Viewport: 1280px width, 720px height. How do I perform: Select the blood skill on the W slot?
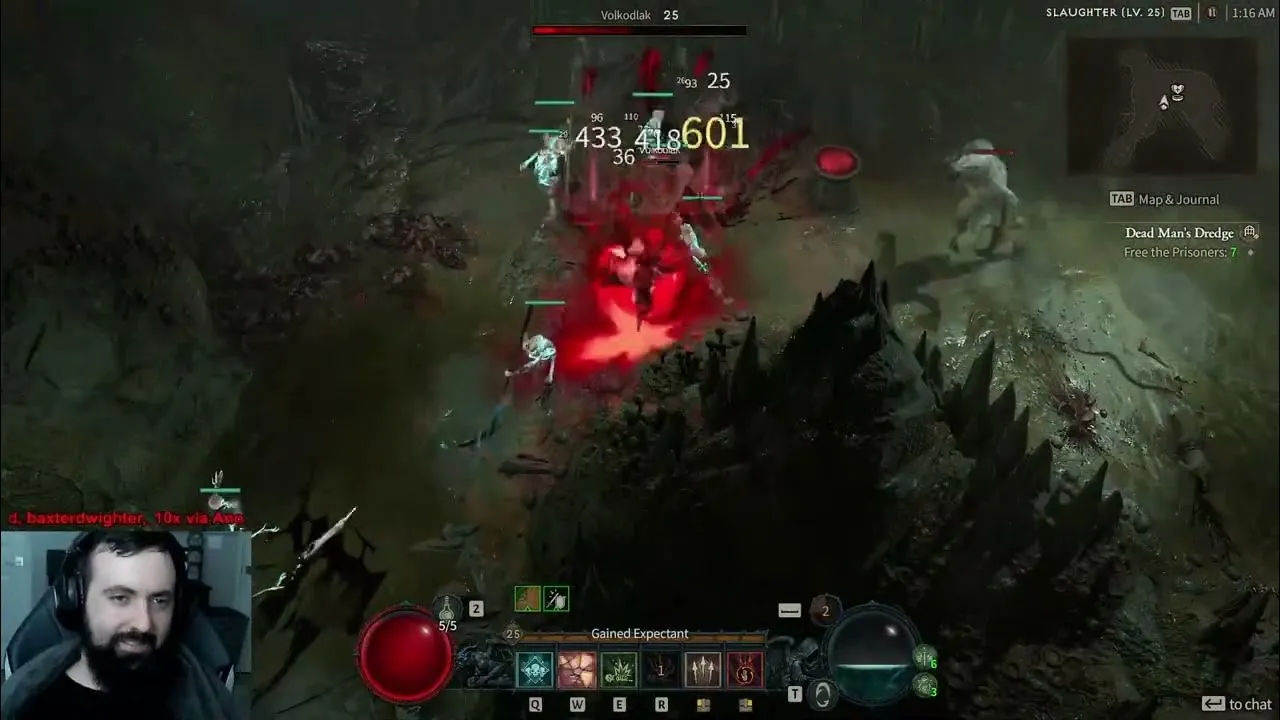point(577,670)
